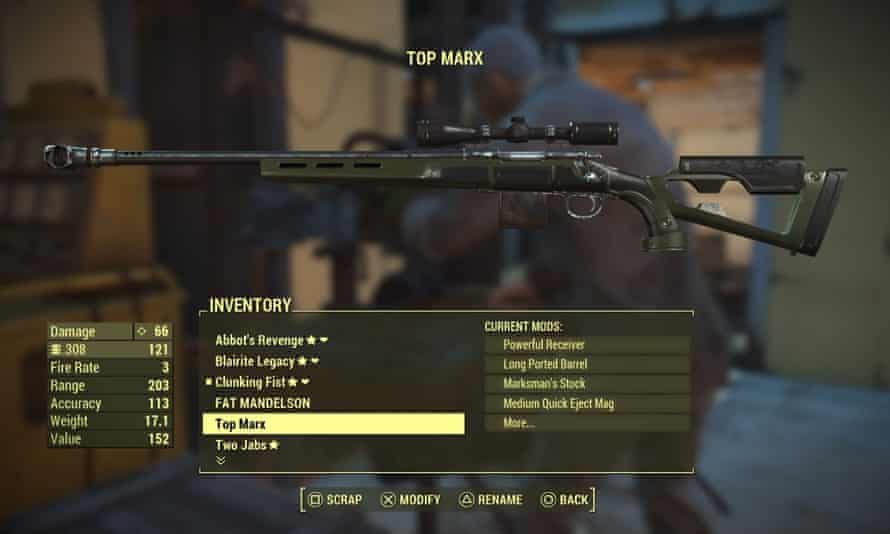This screenshot has height=534, width=890.
Task: Click the highlighted Top Marx row
Action: pos(333,424)
